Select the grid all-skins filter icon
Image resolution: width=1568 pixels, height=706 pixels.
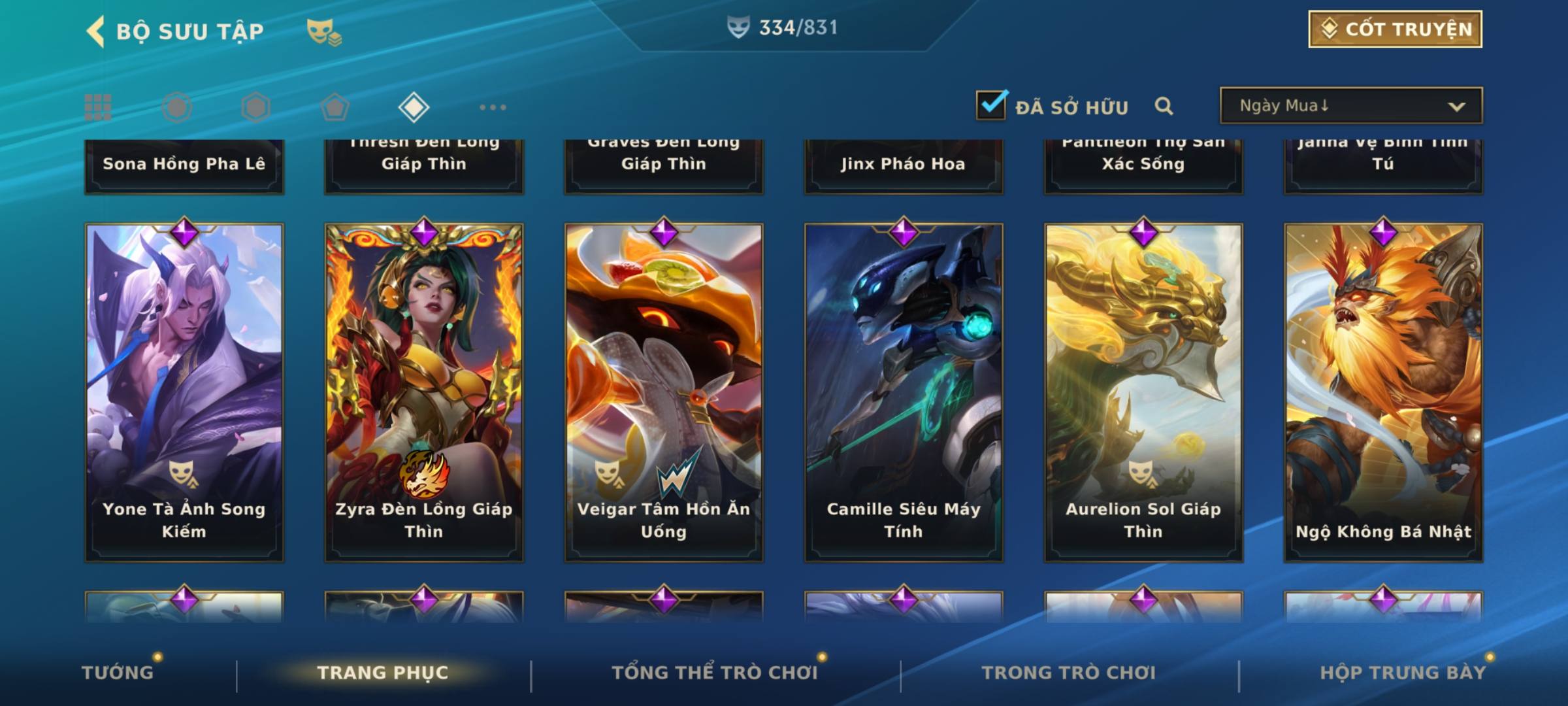click(x=98, y=107)
